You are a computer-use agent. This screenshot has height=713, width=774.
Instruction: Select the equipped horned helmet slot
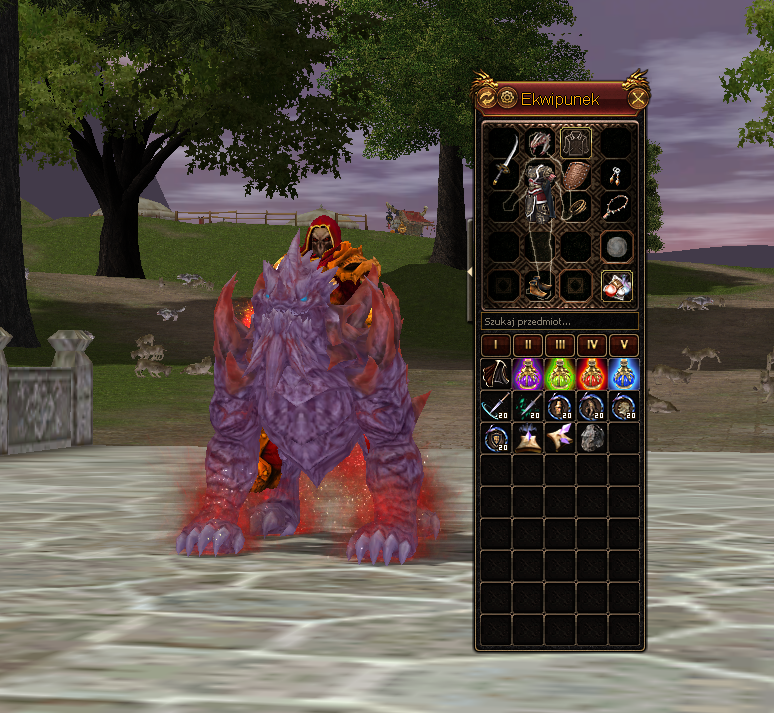tap(541, 142)
